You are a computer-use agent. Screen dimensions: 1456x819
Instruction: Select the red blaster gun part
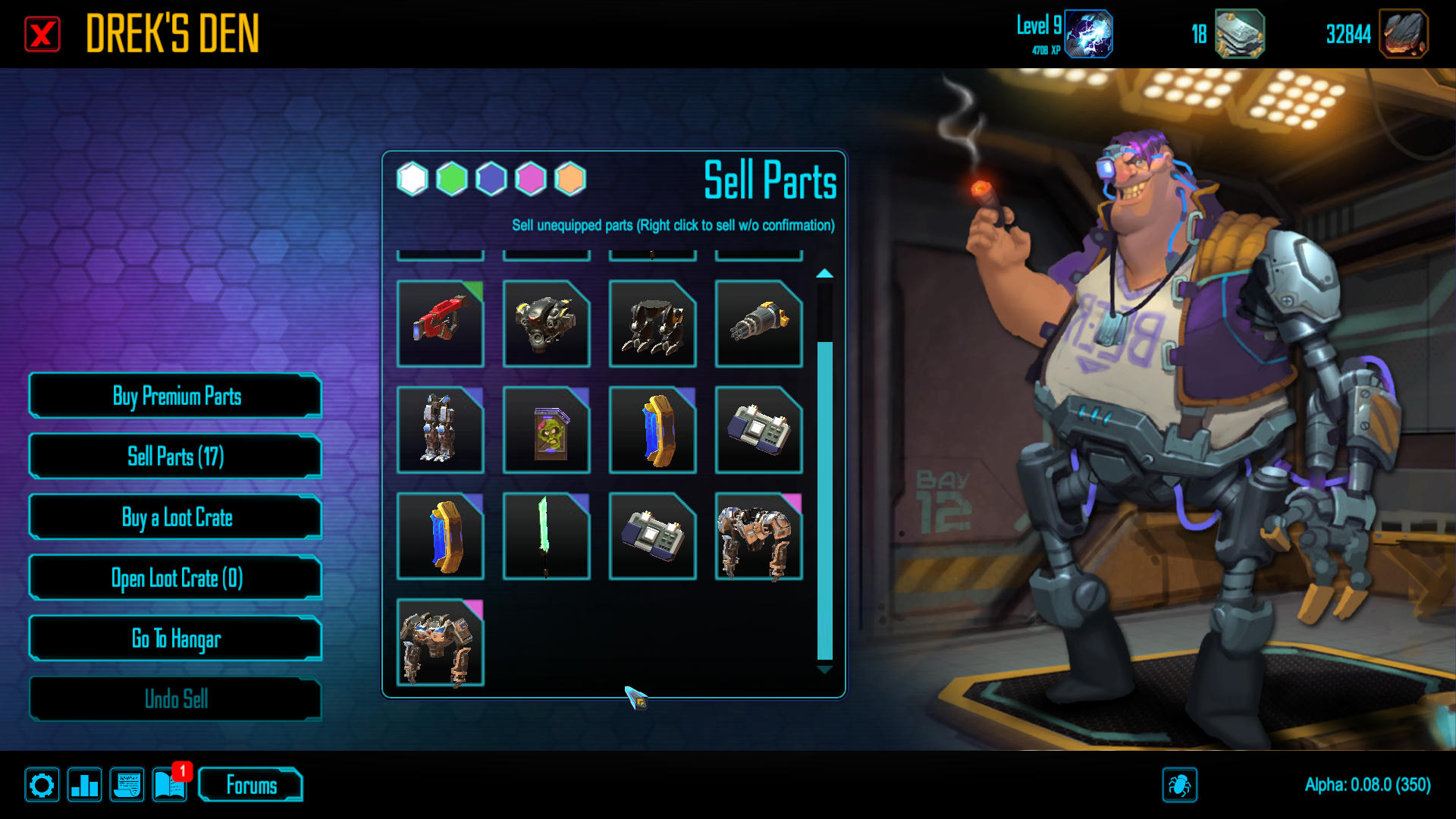(x=441, y=324)
